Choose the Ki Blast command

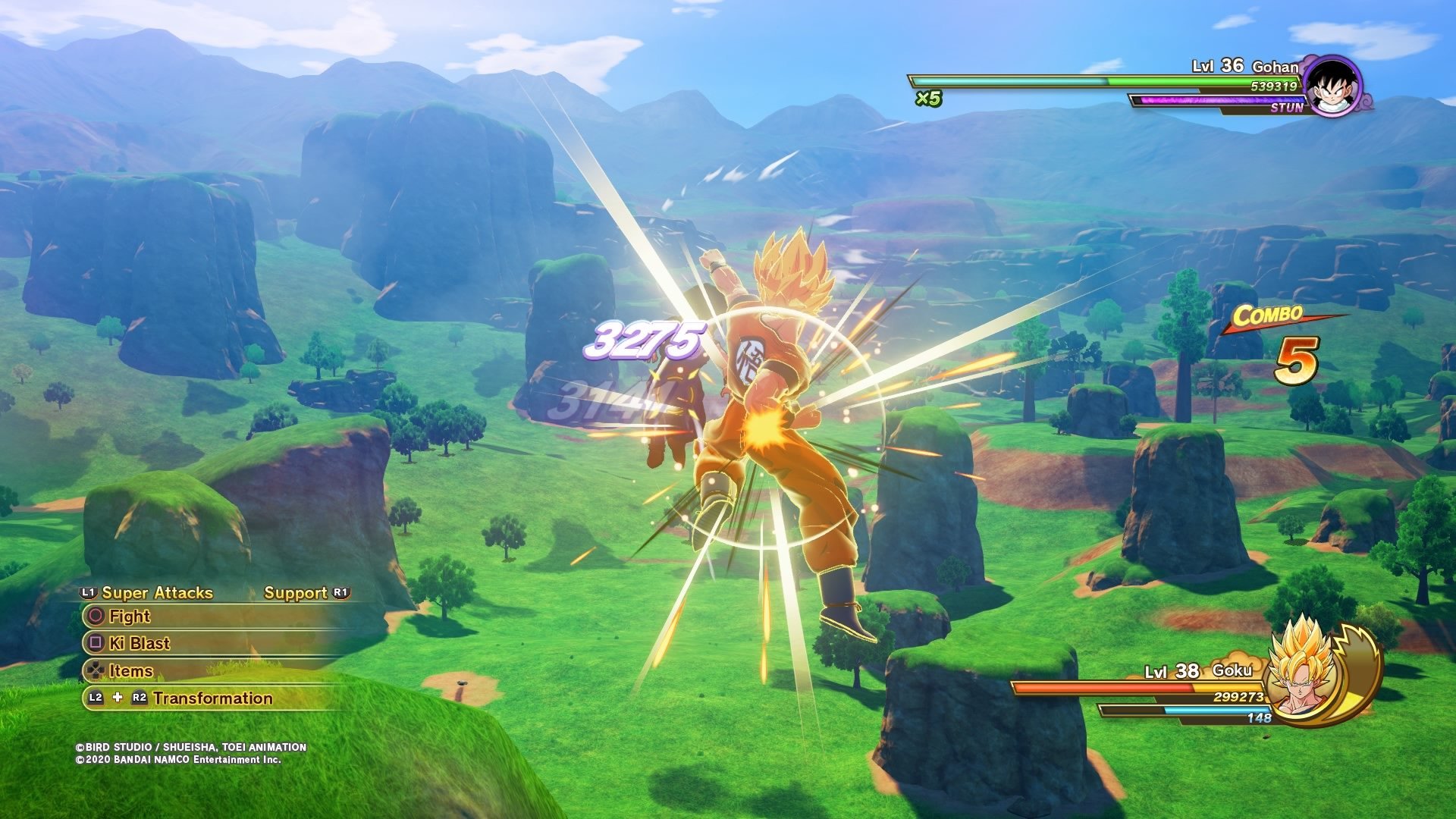point(139,644)
